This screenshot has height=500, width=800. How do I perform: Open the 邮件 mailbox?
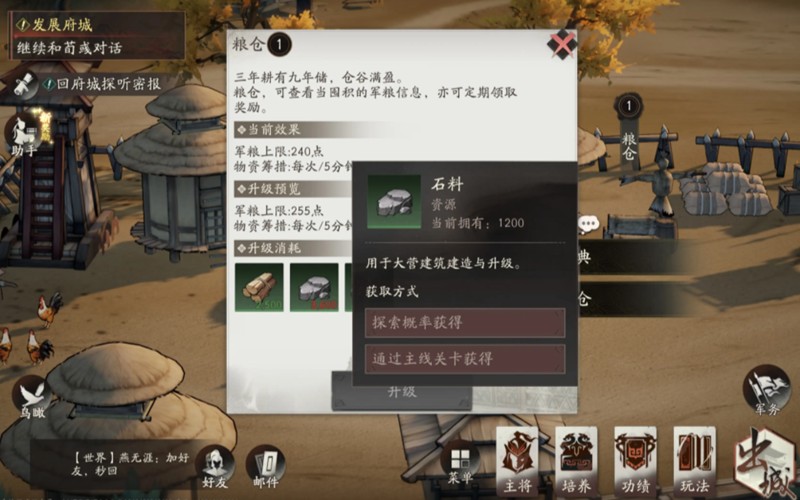[265, 464]
